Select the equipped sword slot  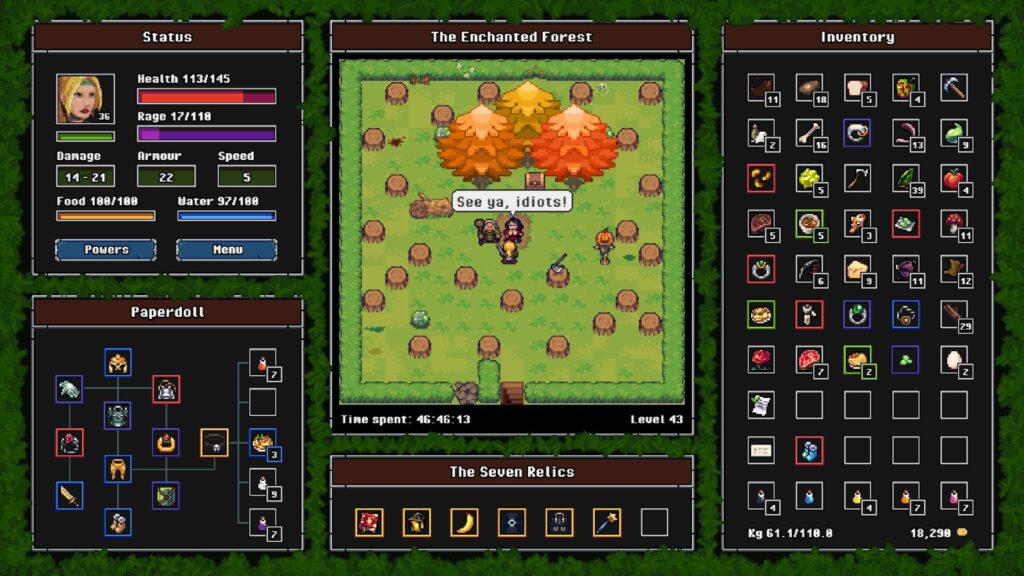point(69,495)
